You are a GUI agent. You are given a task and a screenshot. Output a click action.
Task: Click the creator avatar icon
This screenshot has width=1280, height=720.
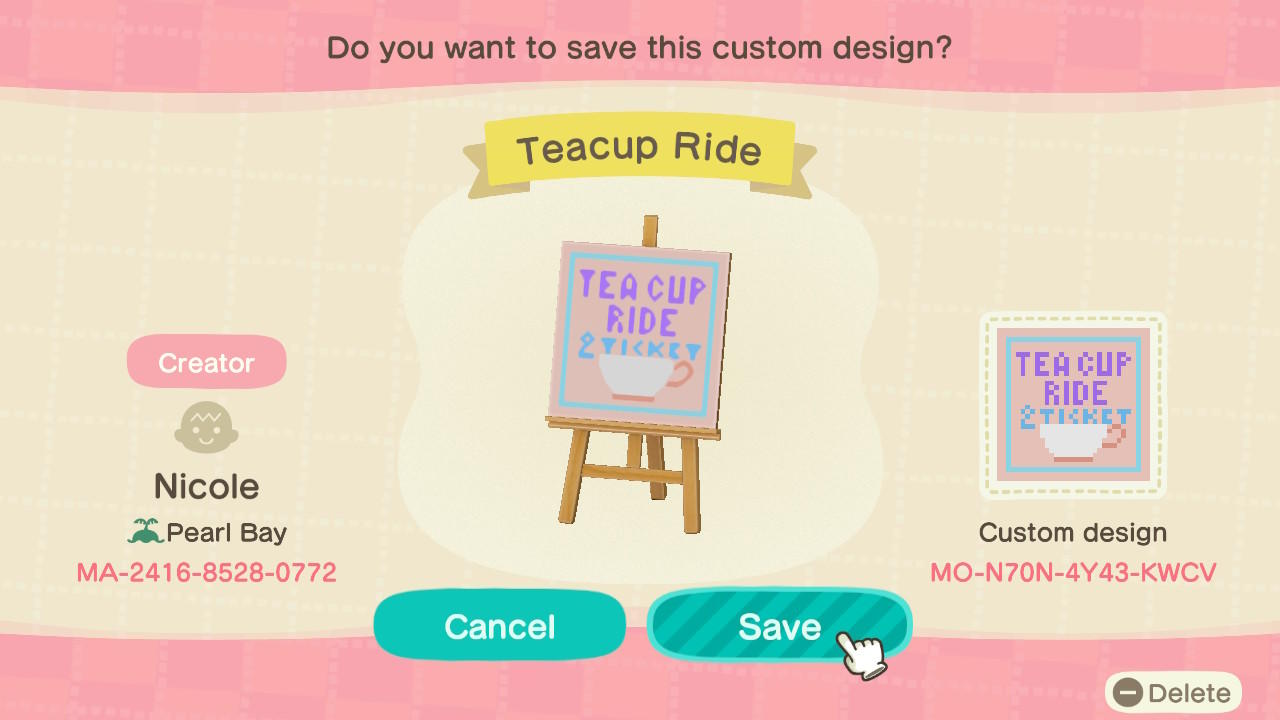coord(206,427)
